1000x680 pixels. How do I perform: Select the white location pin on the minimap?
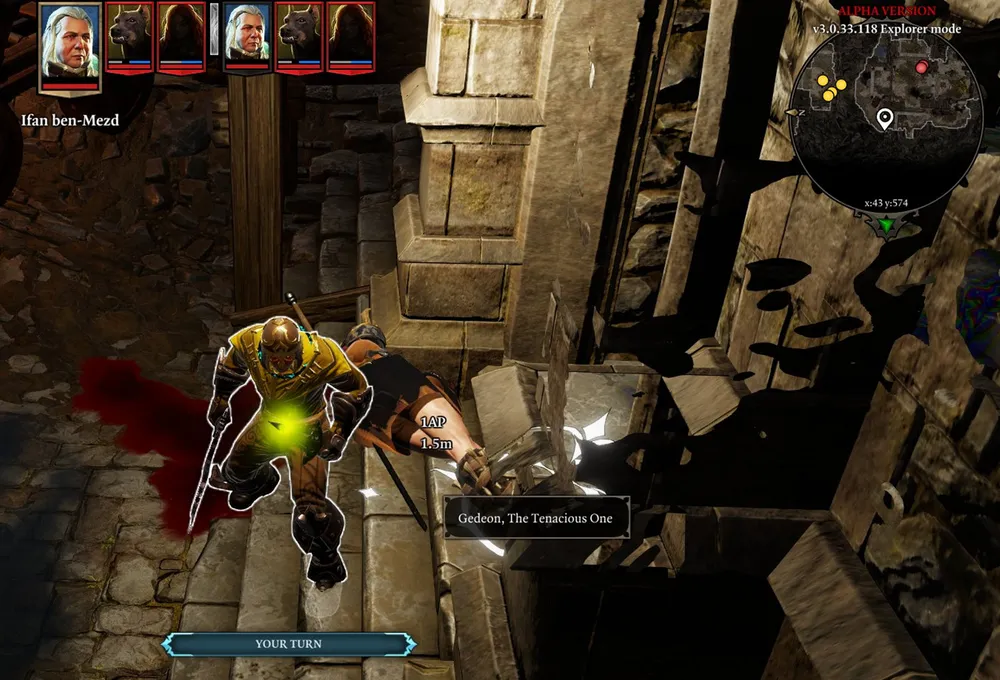[884, 119]
